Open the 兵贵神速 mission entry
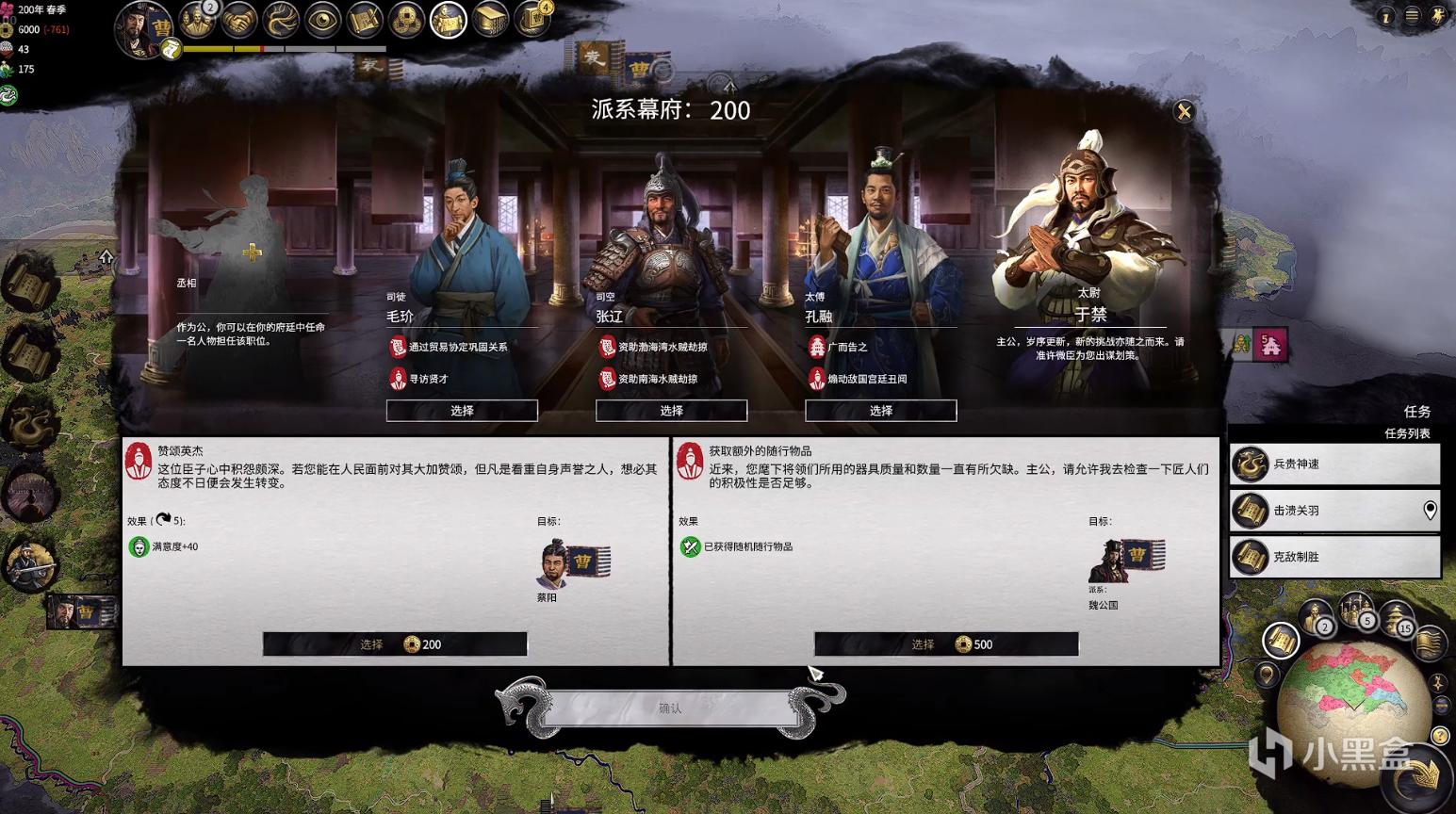The height and width of the screenshot is (814, 1456). click(1334, 464)
